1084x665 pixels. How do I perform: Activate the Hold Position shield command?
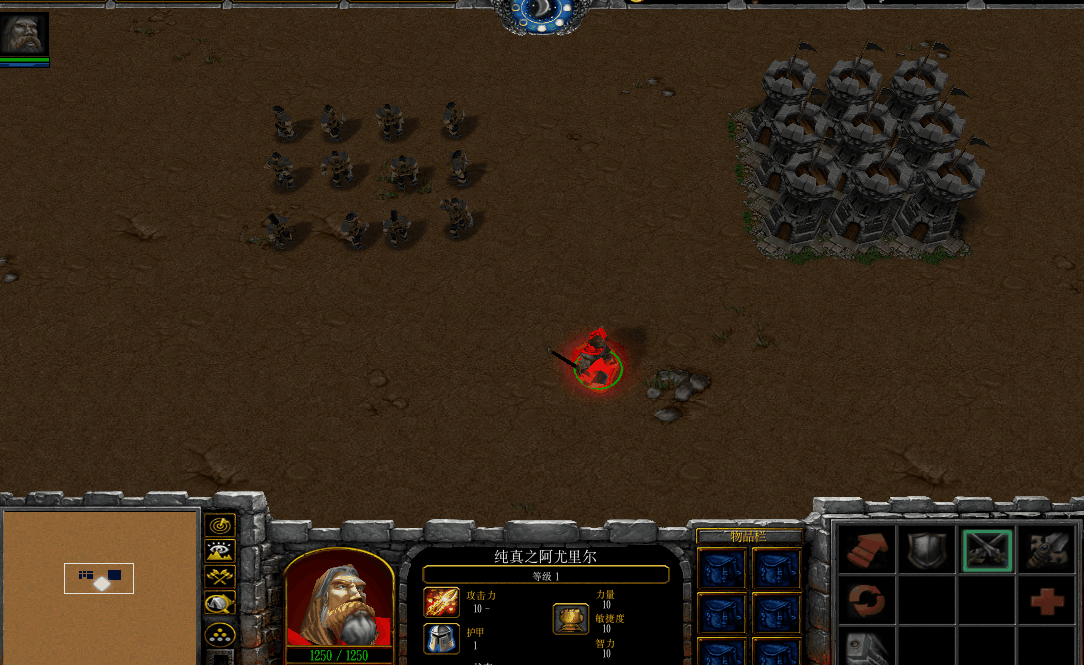(x=926, y=549)
